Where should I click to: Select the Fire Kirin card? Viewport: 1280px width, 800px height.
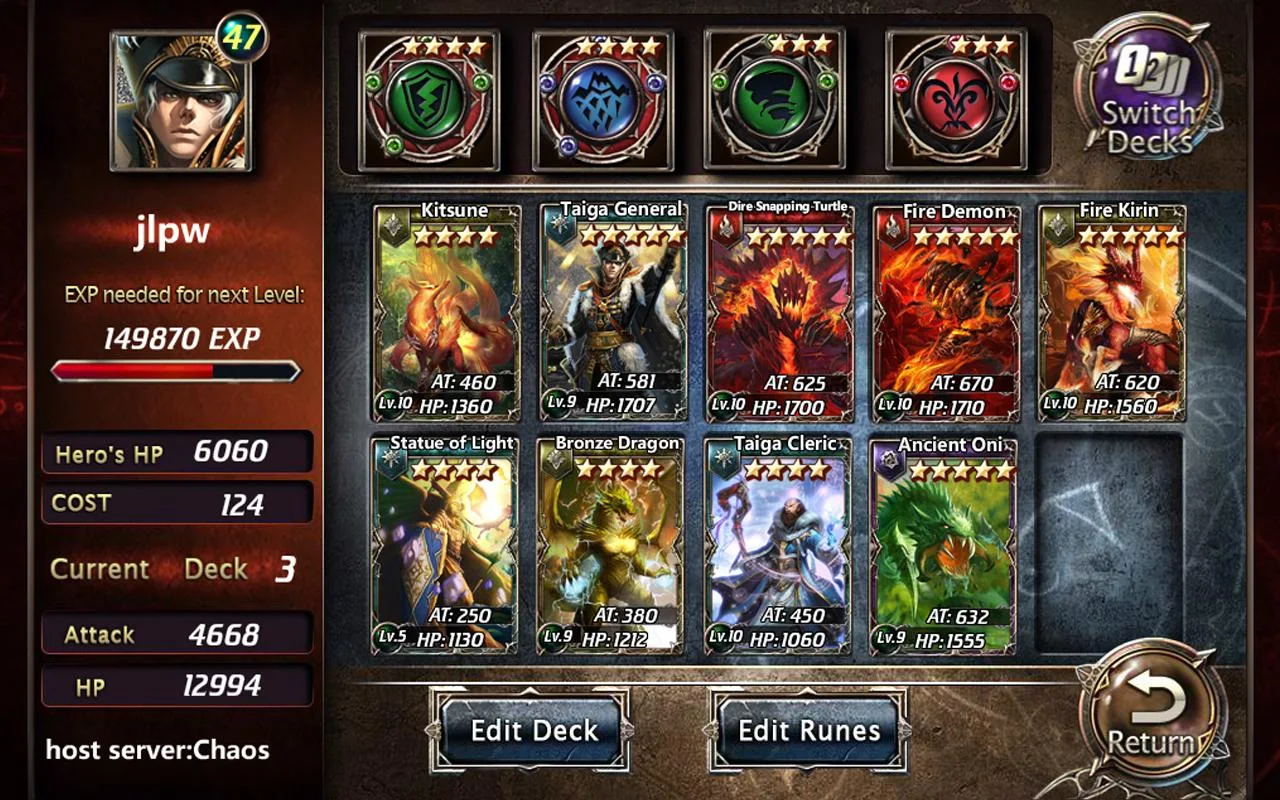(1112, 312)
